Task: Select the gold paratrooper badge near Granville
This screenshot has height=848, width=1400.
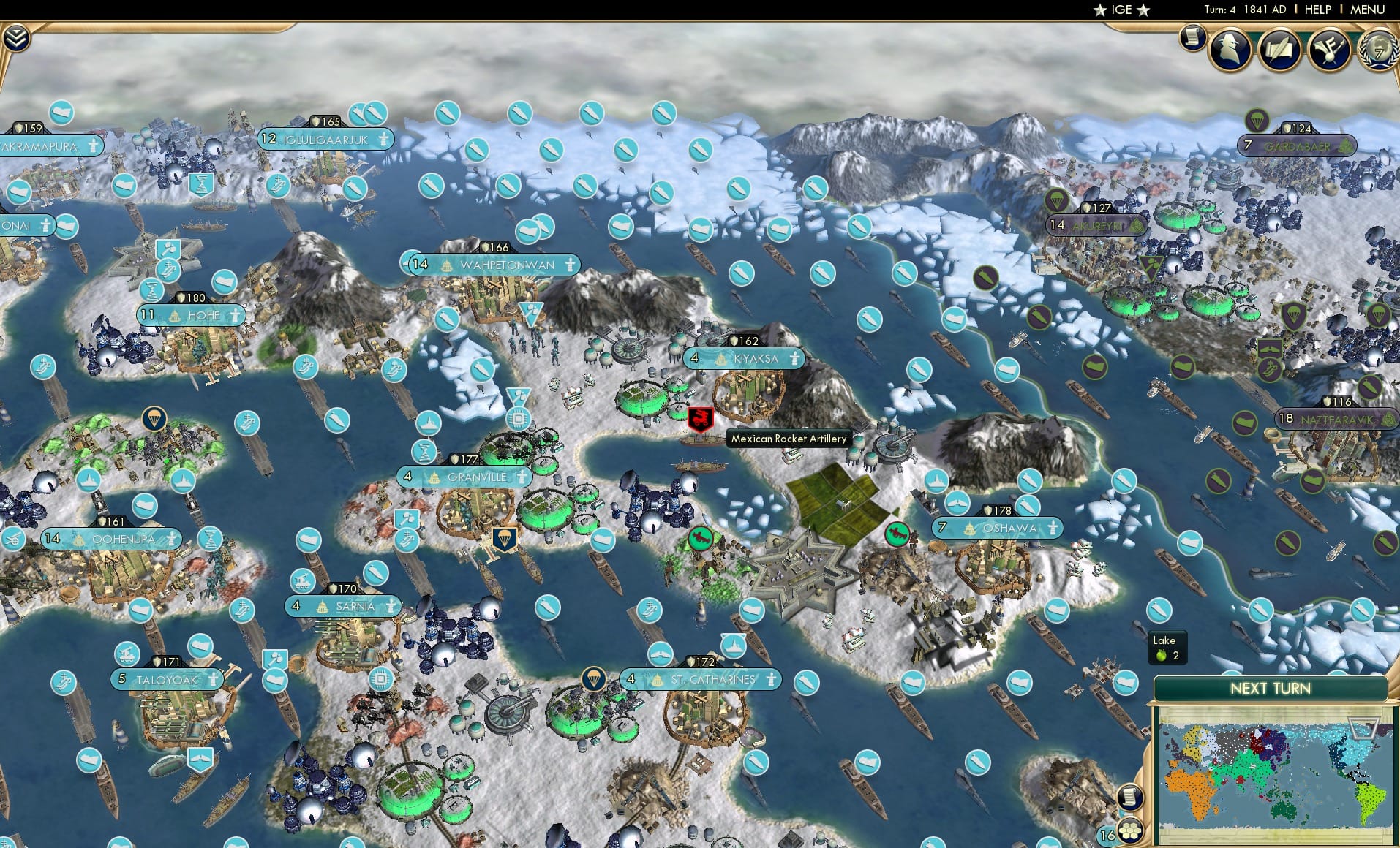Action: click(504, 537)
